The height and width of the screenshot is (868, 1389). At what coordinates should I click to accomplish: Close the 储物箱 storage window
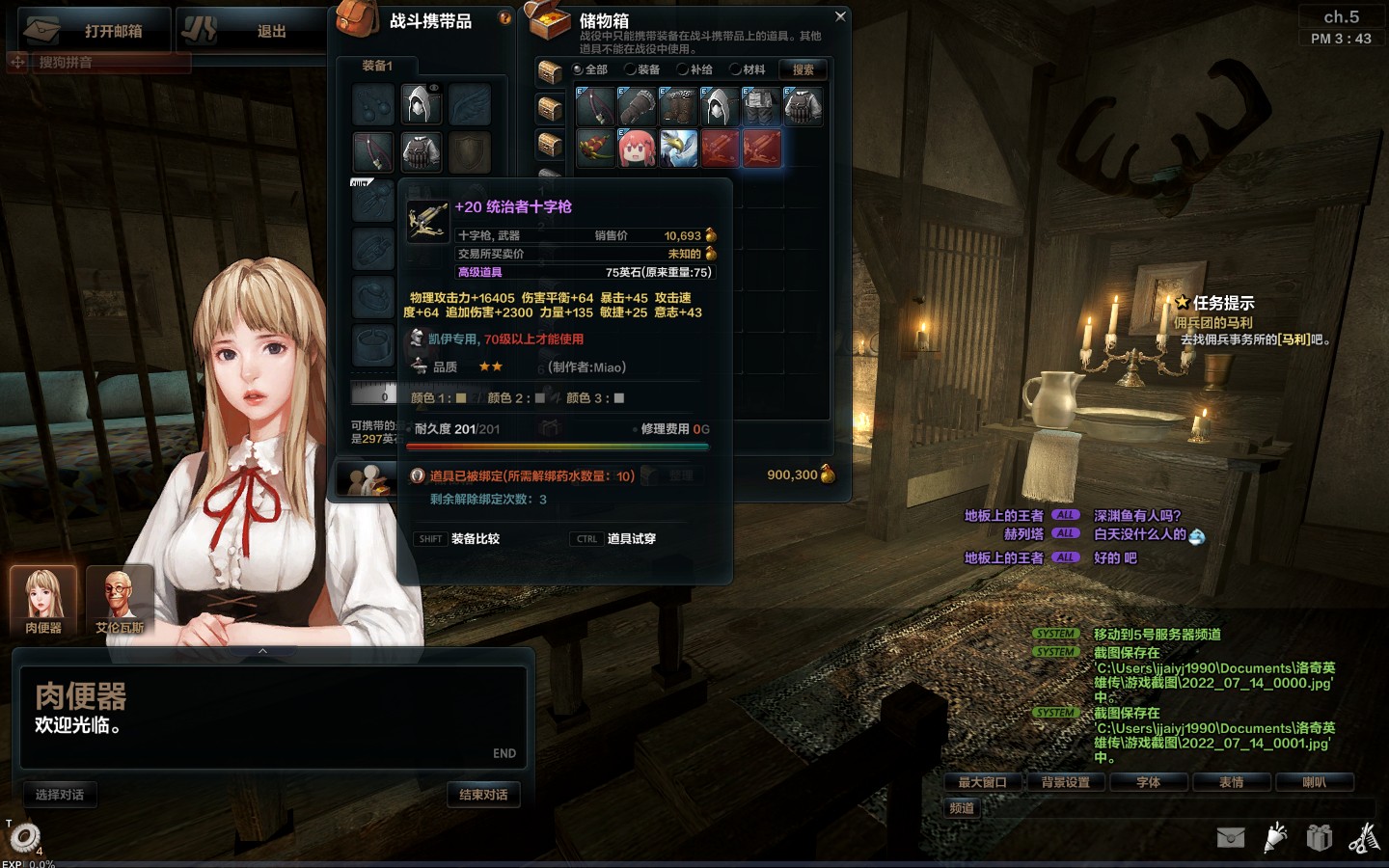tap(840, 16)
